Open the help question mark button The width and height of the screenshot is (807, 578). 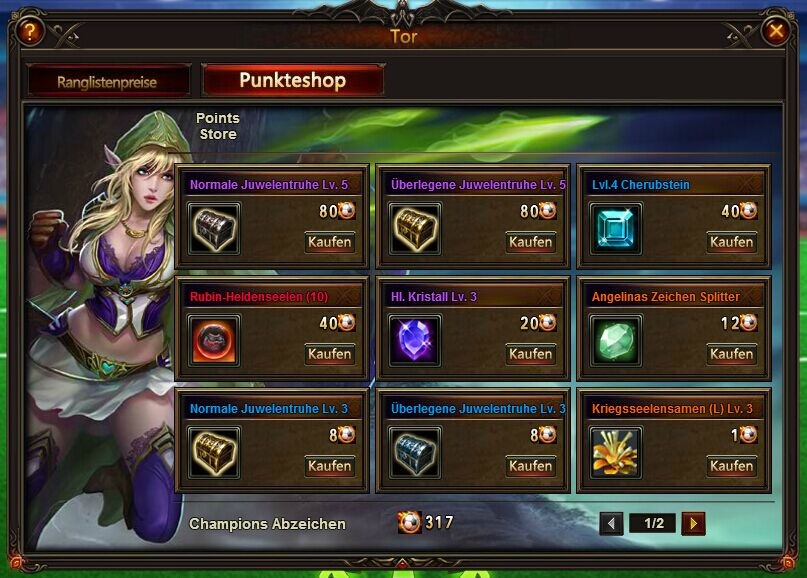coord(30,31)
